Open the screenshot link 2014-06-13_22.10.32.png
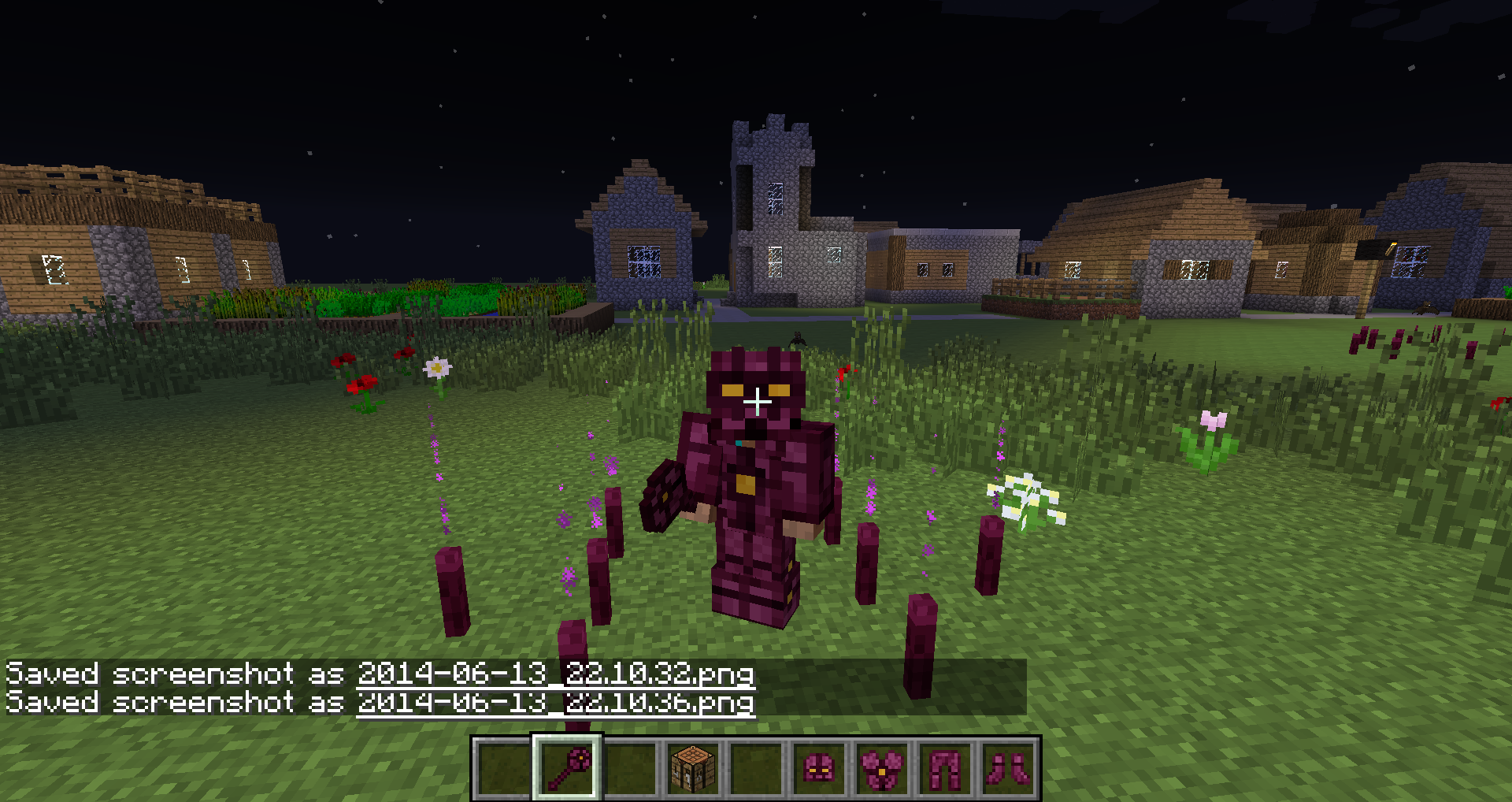This screenshot has height=802, width=1512. click(x=555, y=675)
